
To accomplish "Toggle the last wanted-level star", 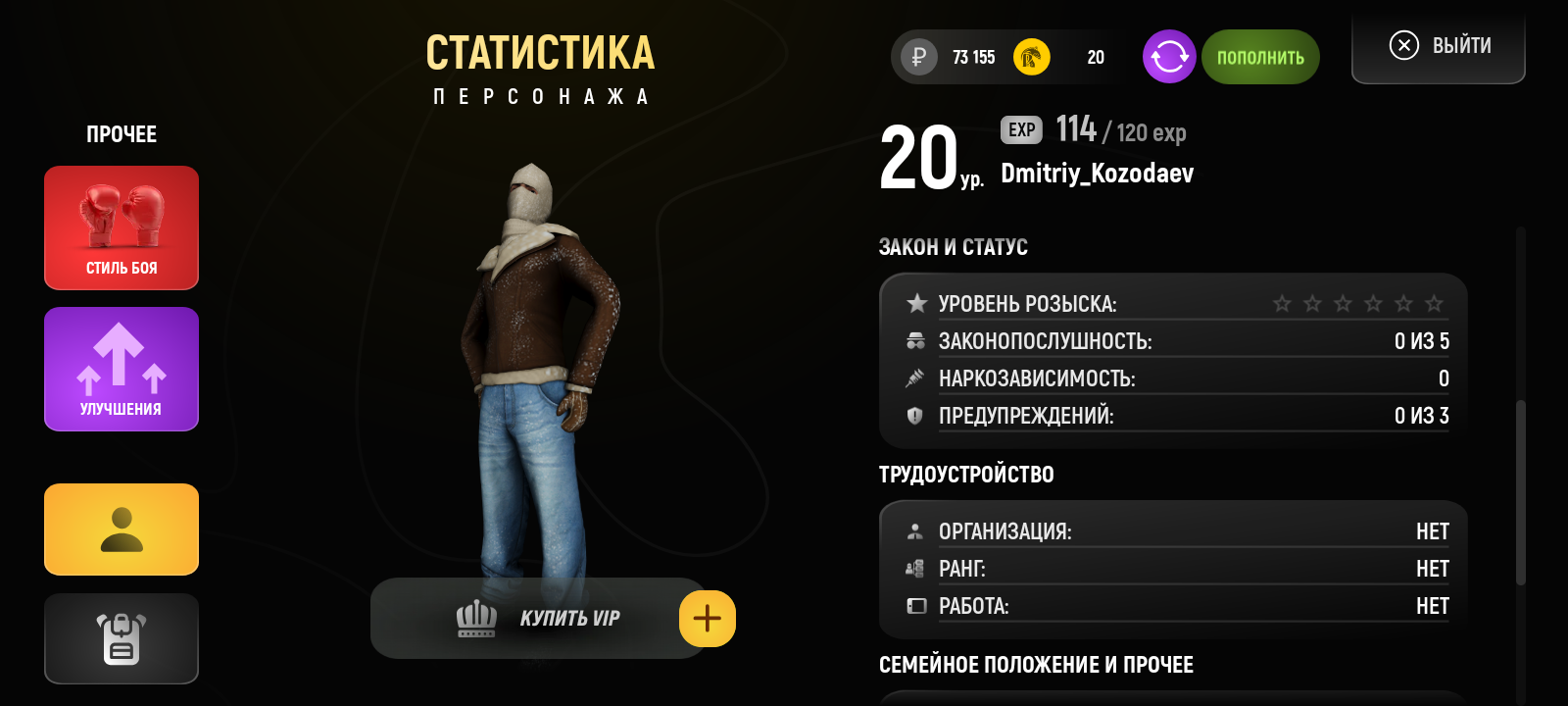I will pyautogui.click(x=1435, y=304).
